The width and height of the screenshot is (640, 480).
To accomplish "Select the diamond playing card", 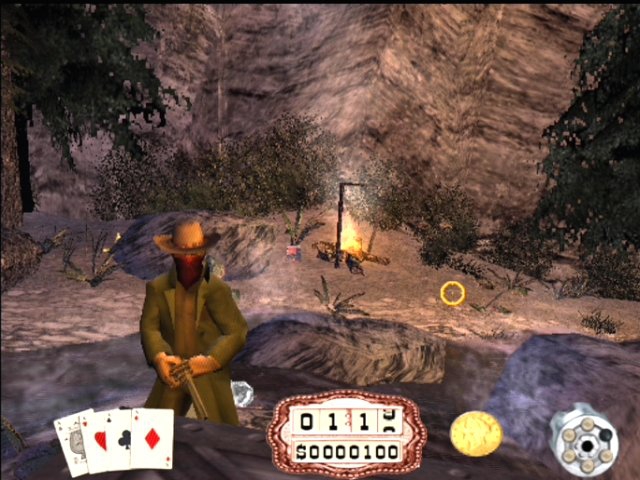I will 154,440.
